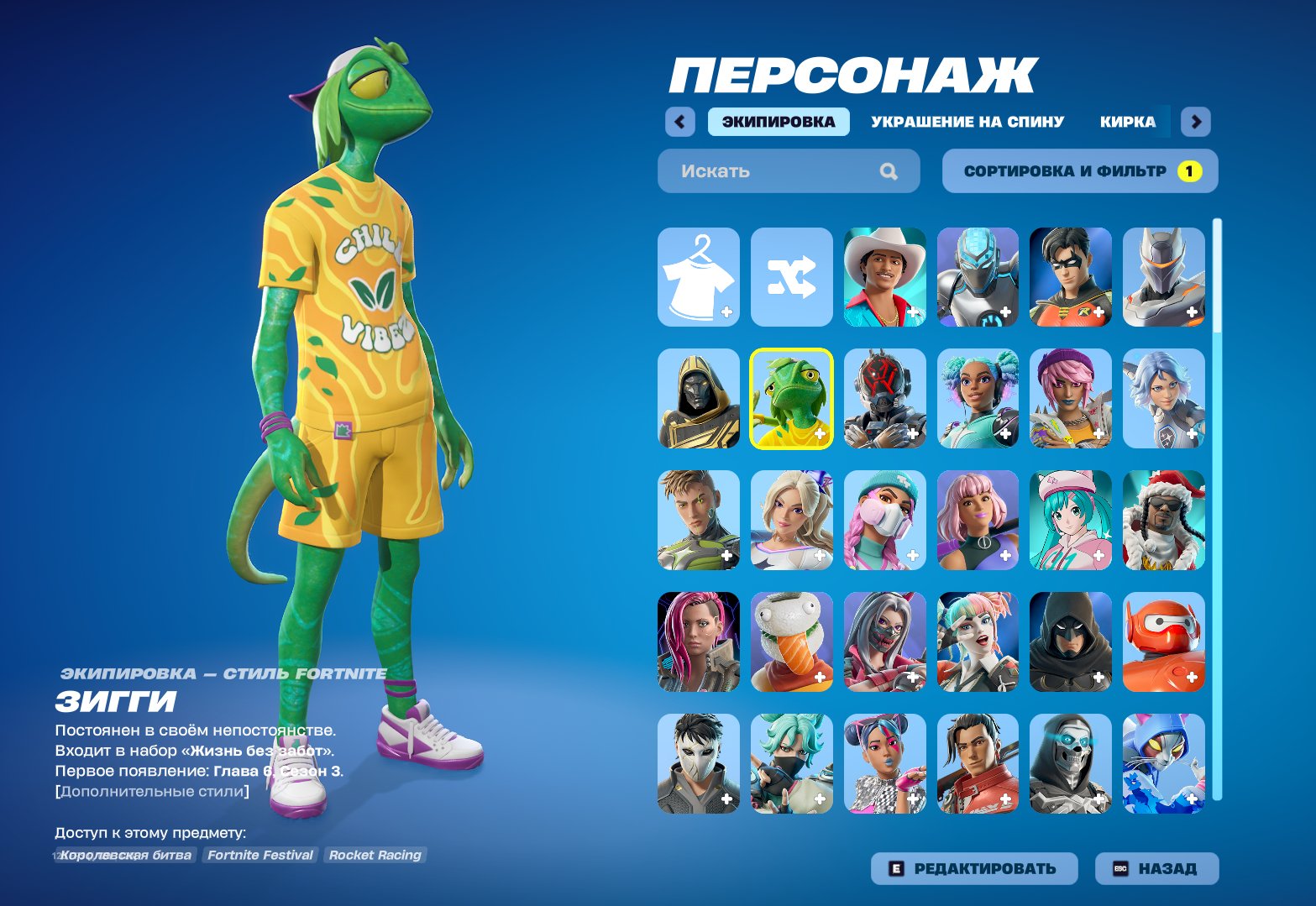Switch to the УКРАШЕНИЕ НА СПИНУ tab
The image size is (1316, 906).
967,121
